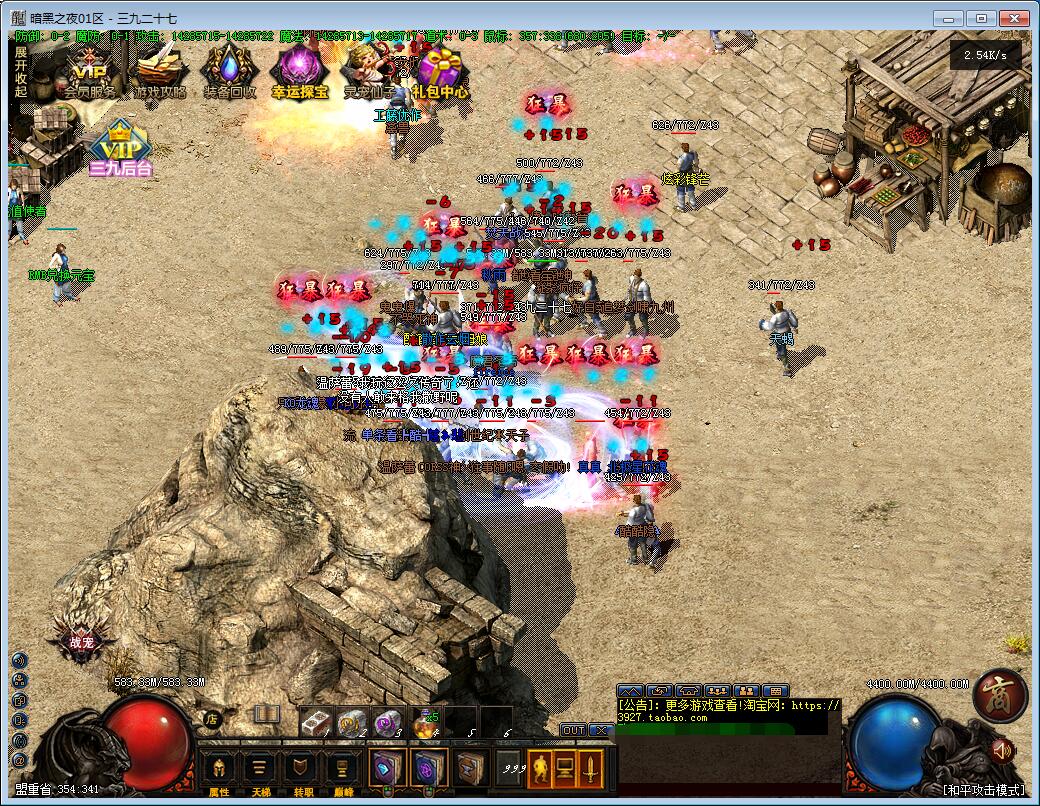
Task: Toggle the 展开收起 expand/collapse menu
Action: pos(21,71)
